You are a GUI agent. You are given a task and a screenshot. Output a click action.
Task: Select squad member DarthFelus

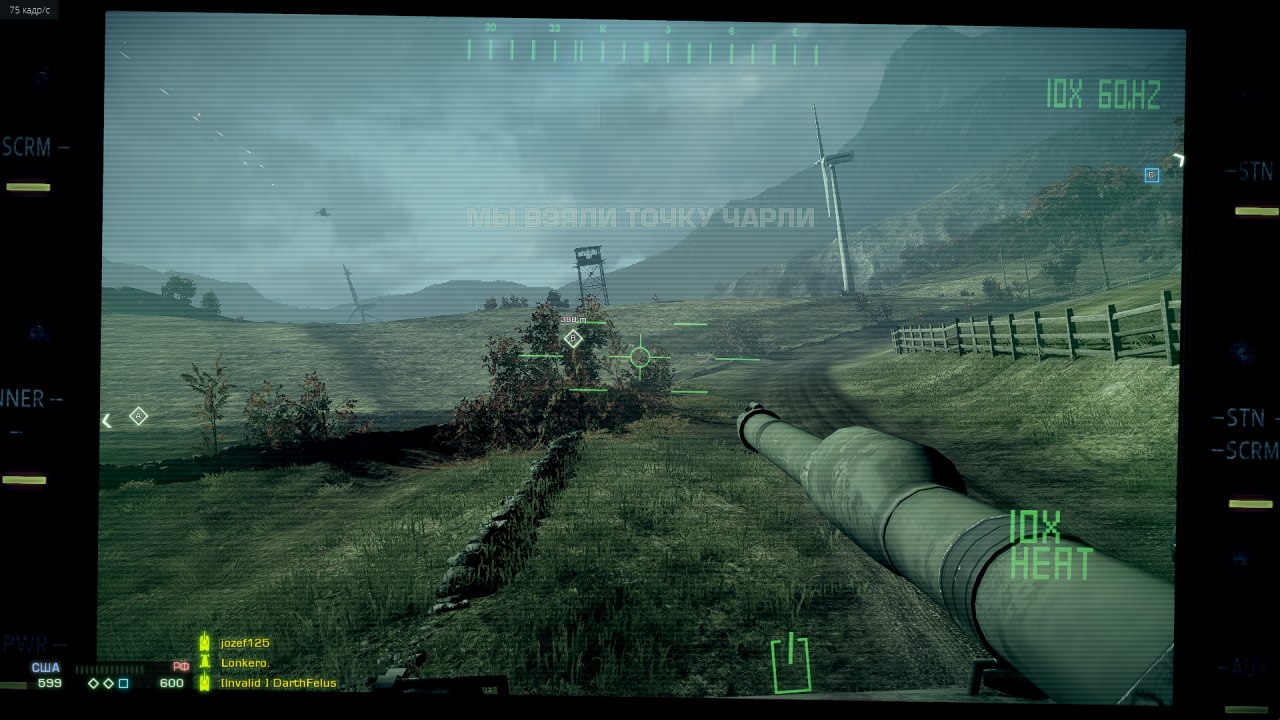(278, 683)
